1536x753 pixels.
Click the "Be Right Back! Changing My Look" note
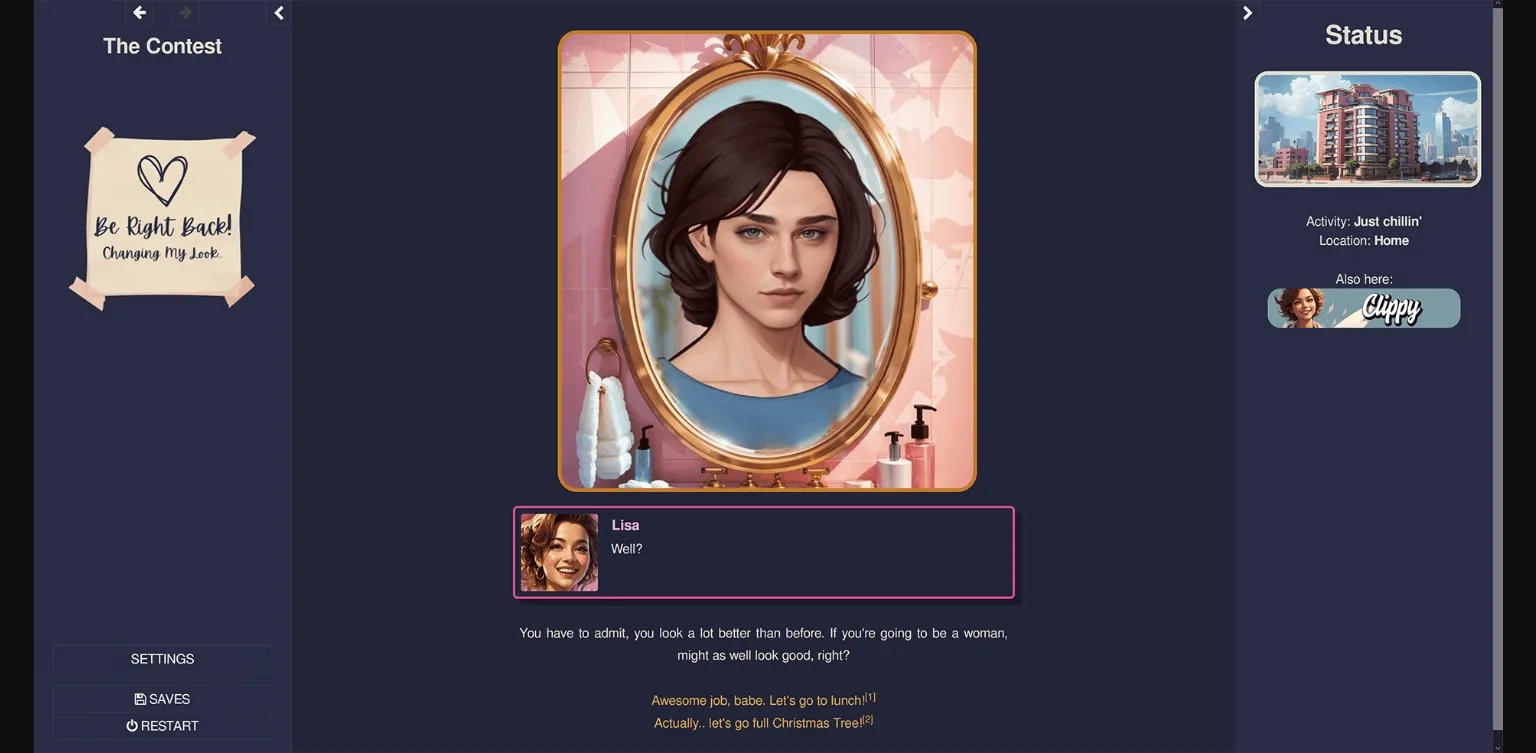click(162, 218)
